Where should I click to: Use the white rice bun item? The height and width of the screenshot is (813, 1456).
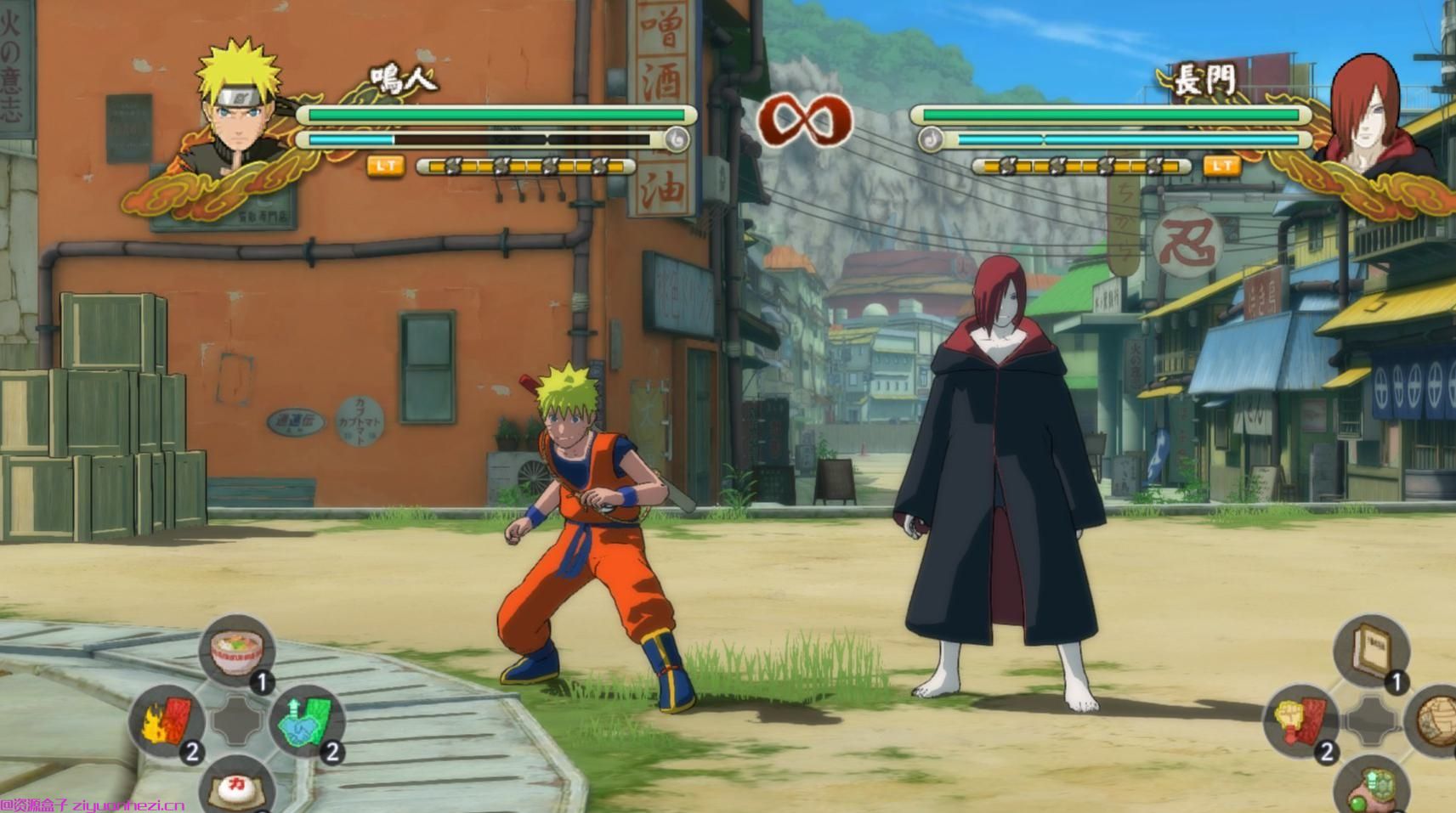point(237,788)
